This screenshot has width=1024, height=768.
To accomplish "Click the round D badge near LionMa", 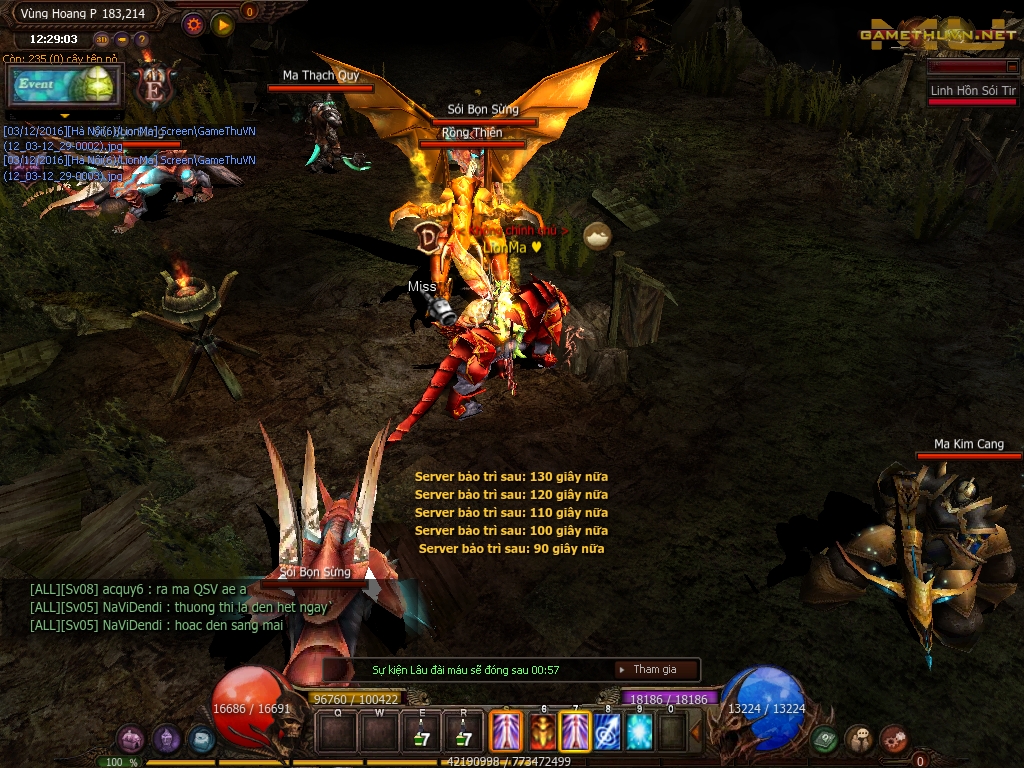I will pos(429,236).
